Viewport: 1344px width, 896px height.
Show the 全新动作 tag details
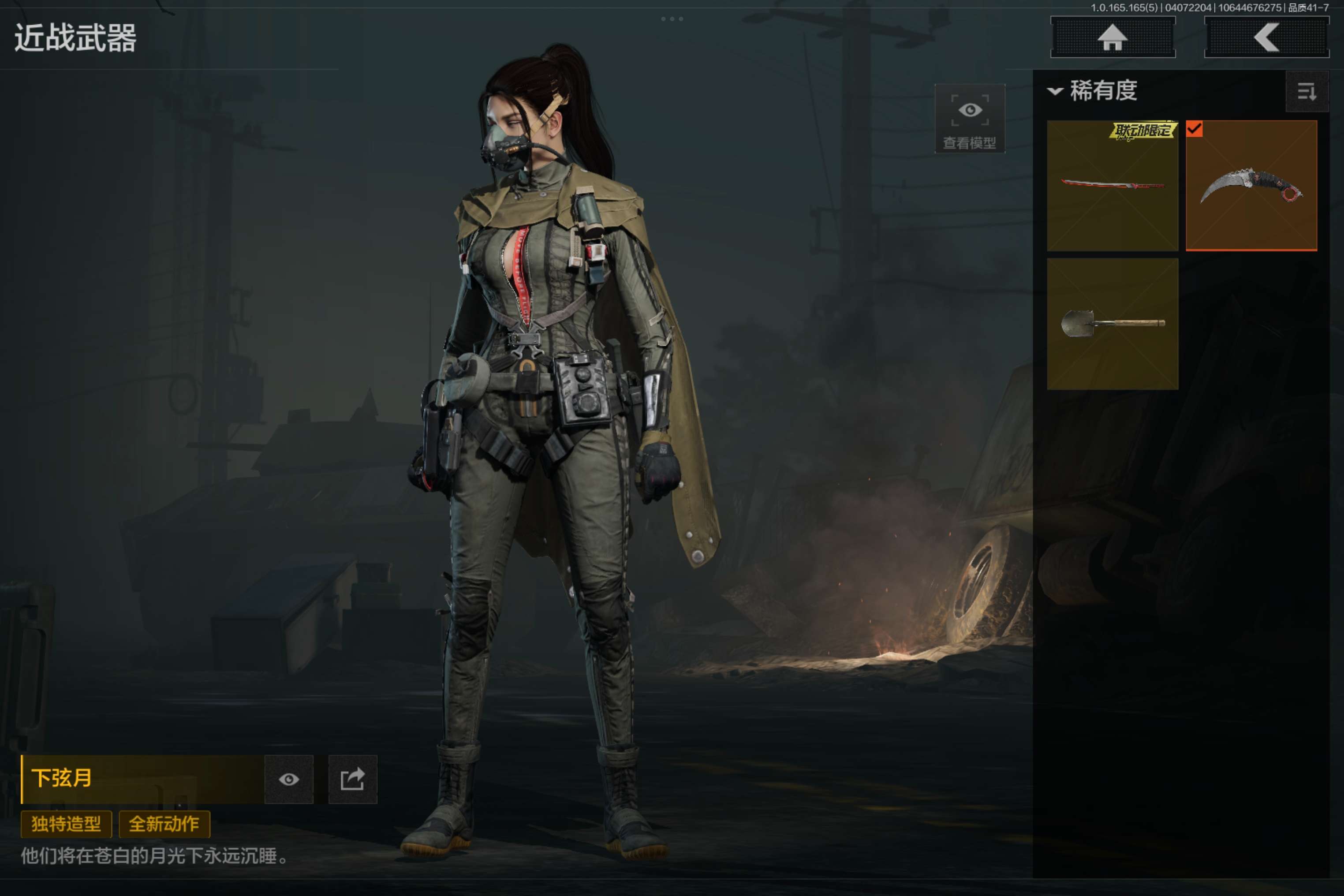pos(164,824)
